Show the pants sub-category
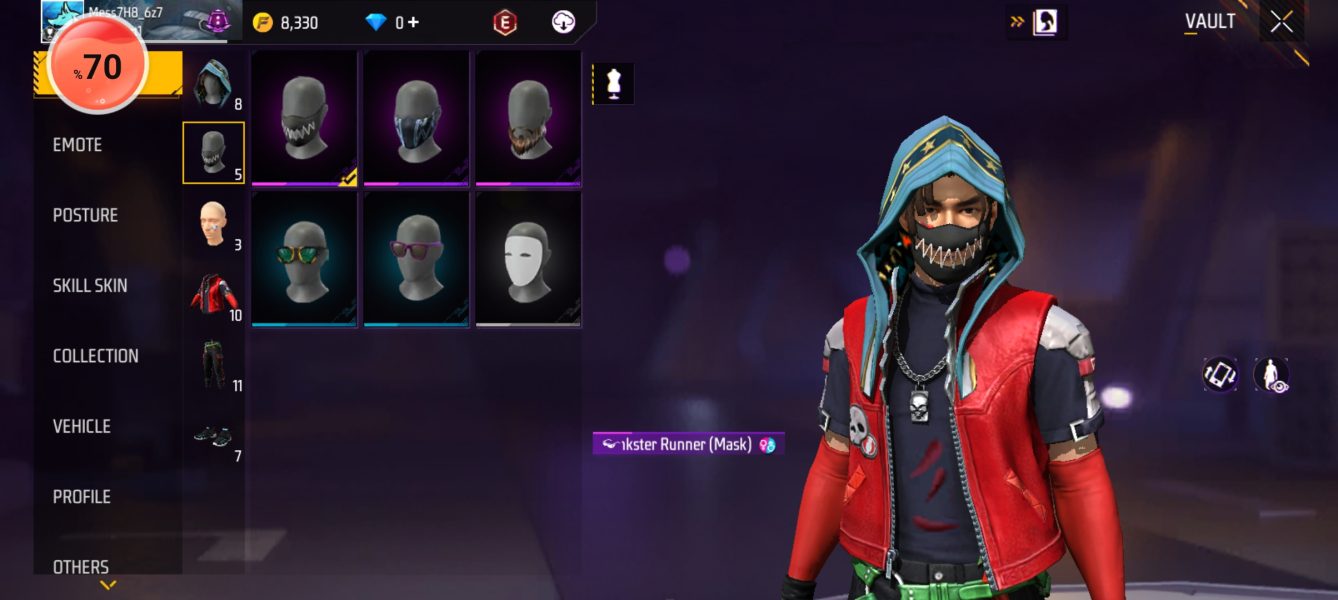This screenshot has width=1338, height=600. pos(212,364)
